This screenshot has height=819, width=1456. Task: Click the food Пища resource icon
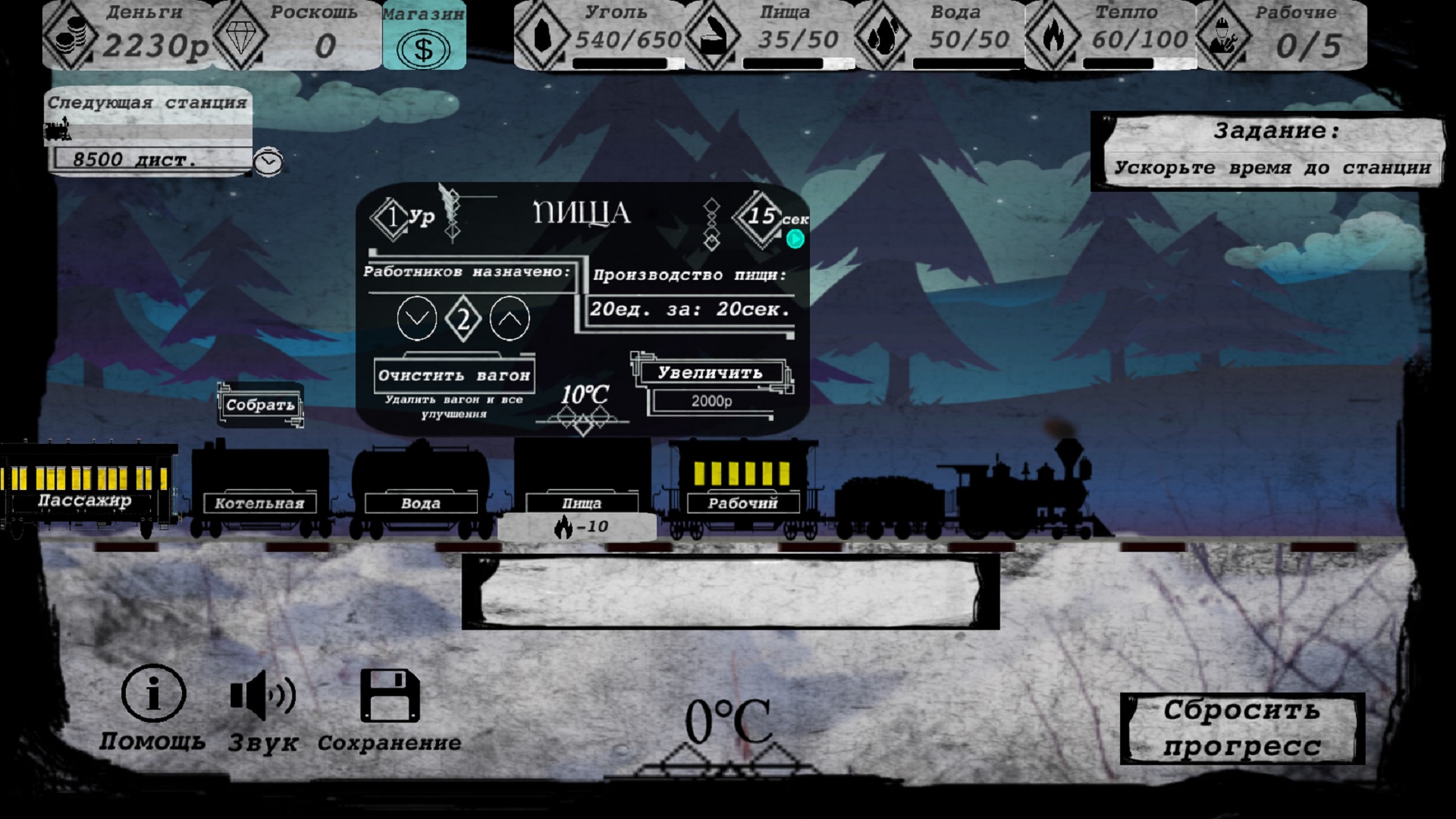click(714, 34)
